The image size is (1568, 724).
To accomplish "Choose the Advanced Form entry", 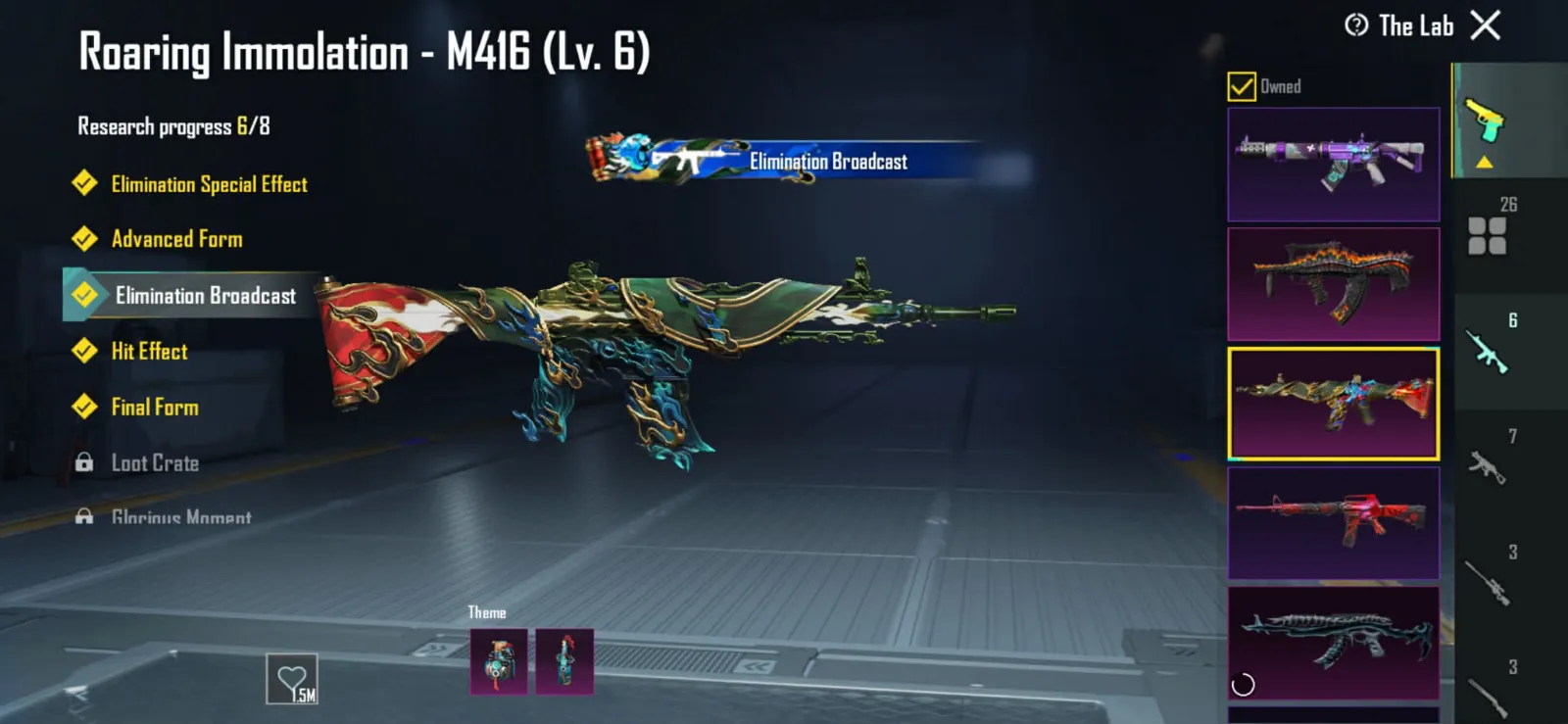I will point(176,239).
